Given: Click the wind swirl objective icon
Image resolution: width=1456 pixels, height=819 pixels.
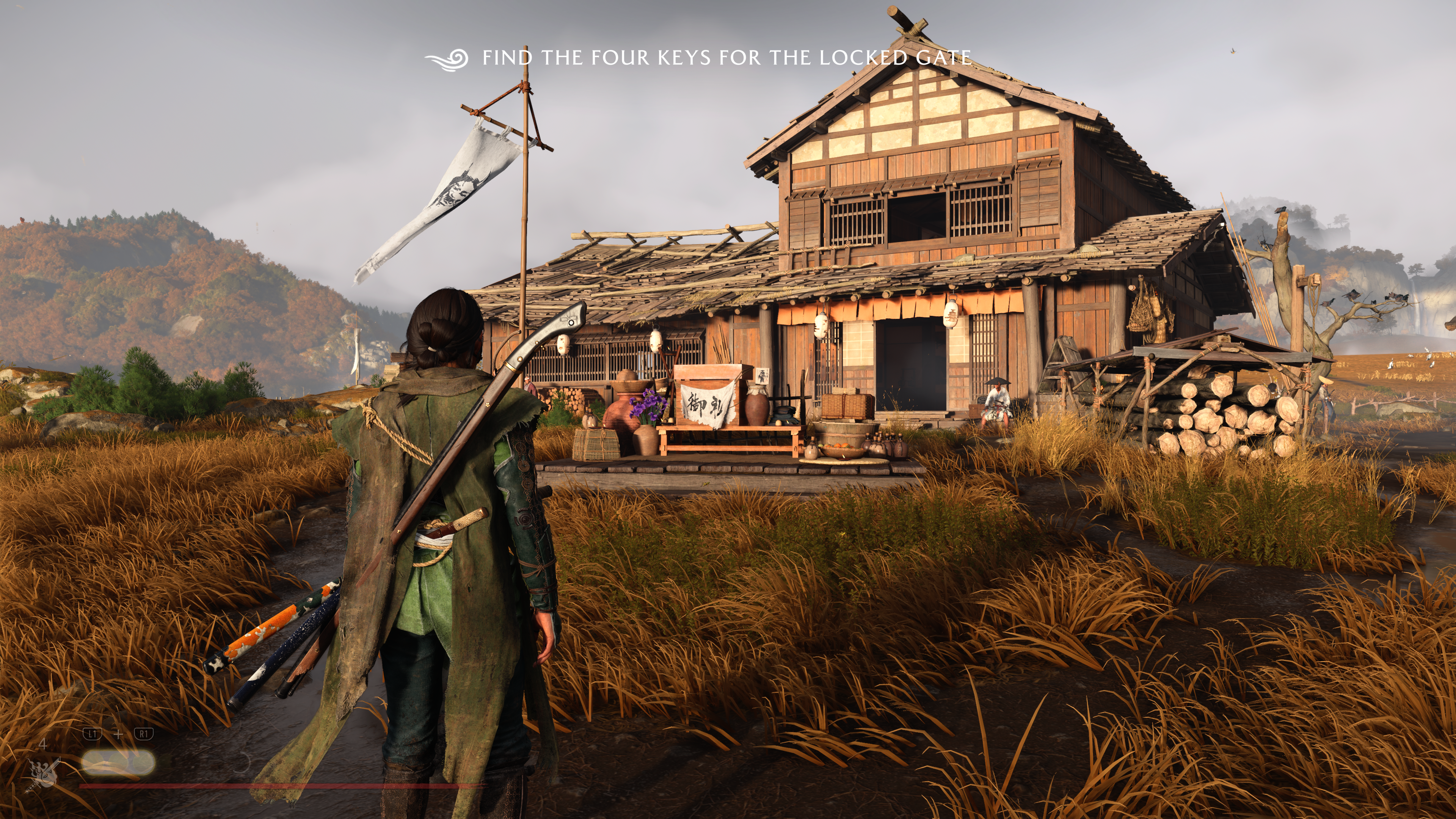Looking at the screenshot, I should [447, 59].
